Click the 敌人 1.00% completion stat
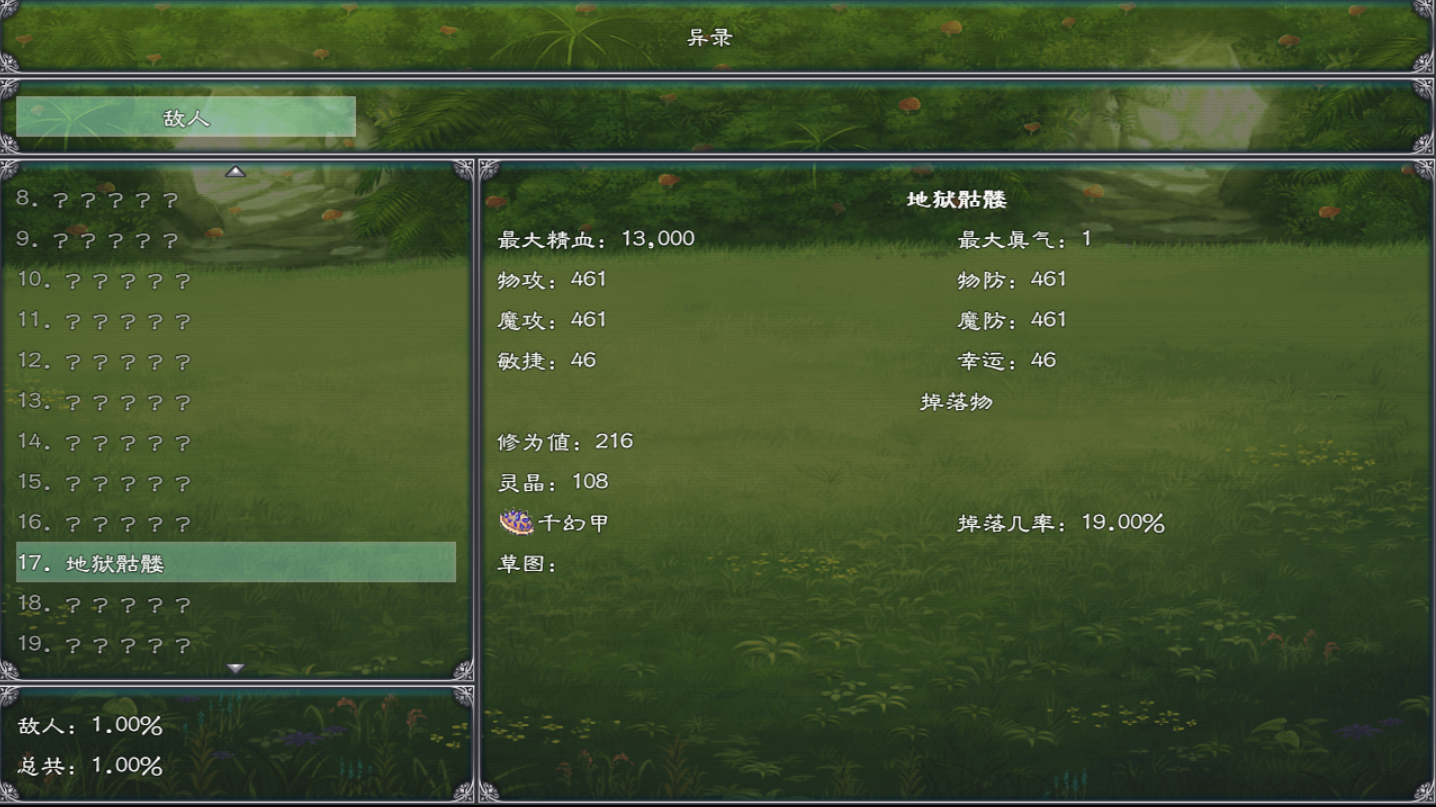 tap(86, 727)
